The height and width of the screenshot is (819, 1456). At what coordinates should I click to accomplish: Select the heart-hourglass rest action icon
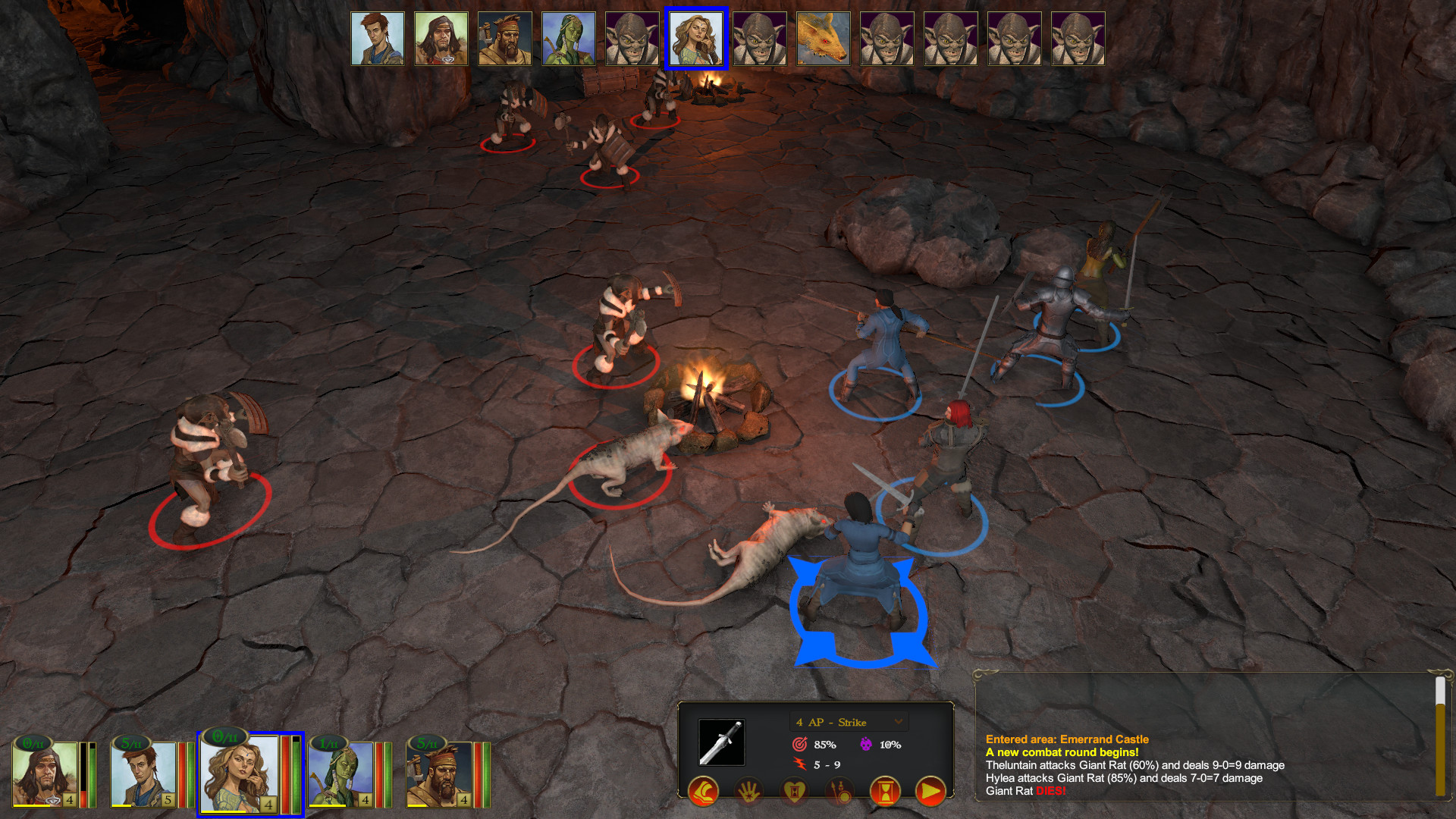(794, 792)
